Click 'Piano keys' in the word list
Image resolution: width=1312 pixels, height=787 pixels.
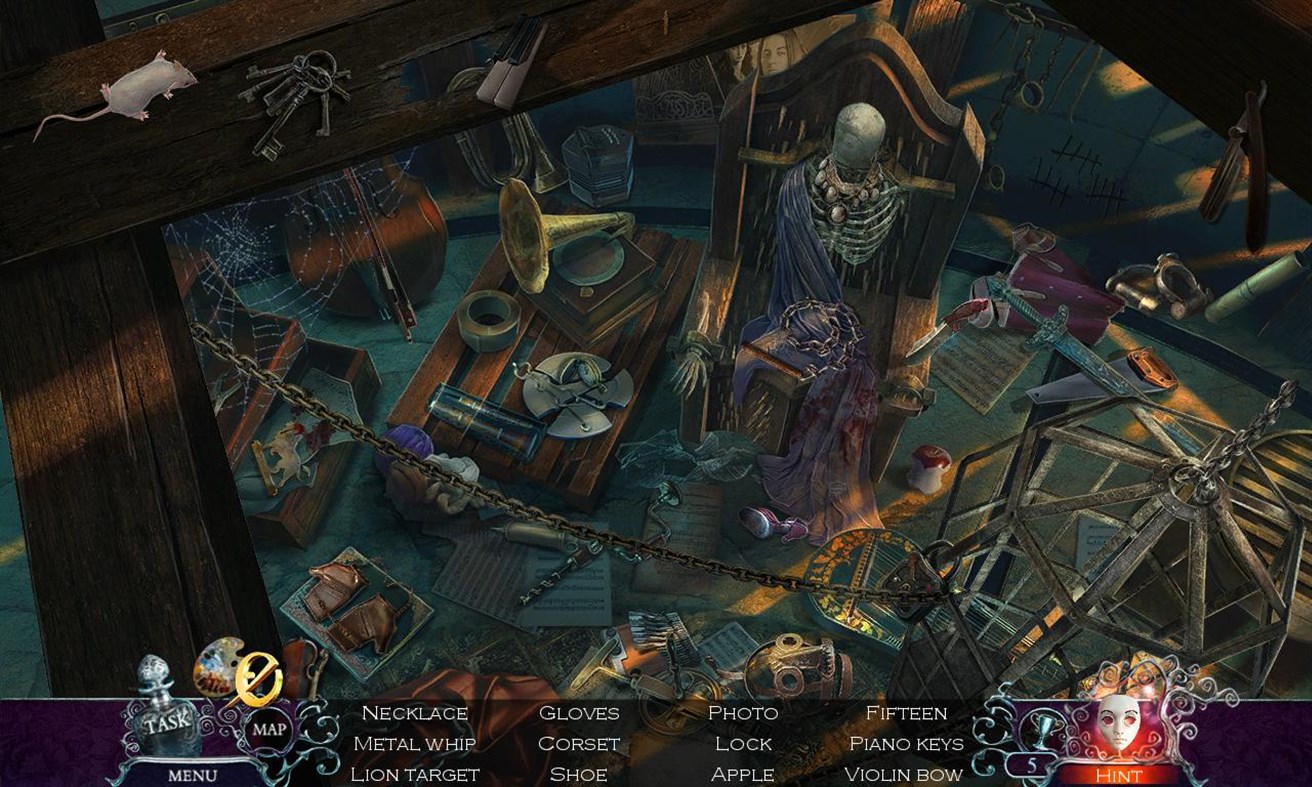coord(905,743)
